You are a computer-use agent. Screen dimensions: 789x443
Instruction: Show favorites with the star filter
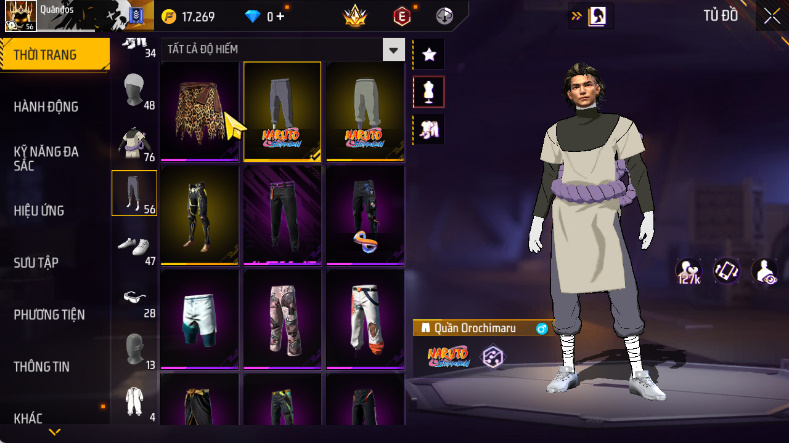click(x=429, y=53)
